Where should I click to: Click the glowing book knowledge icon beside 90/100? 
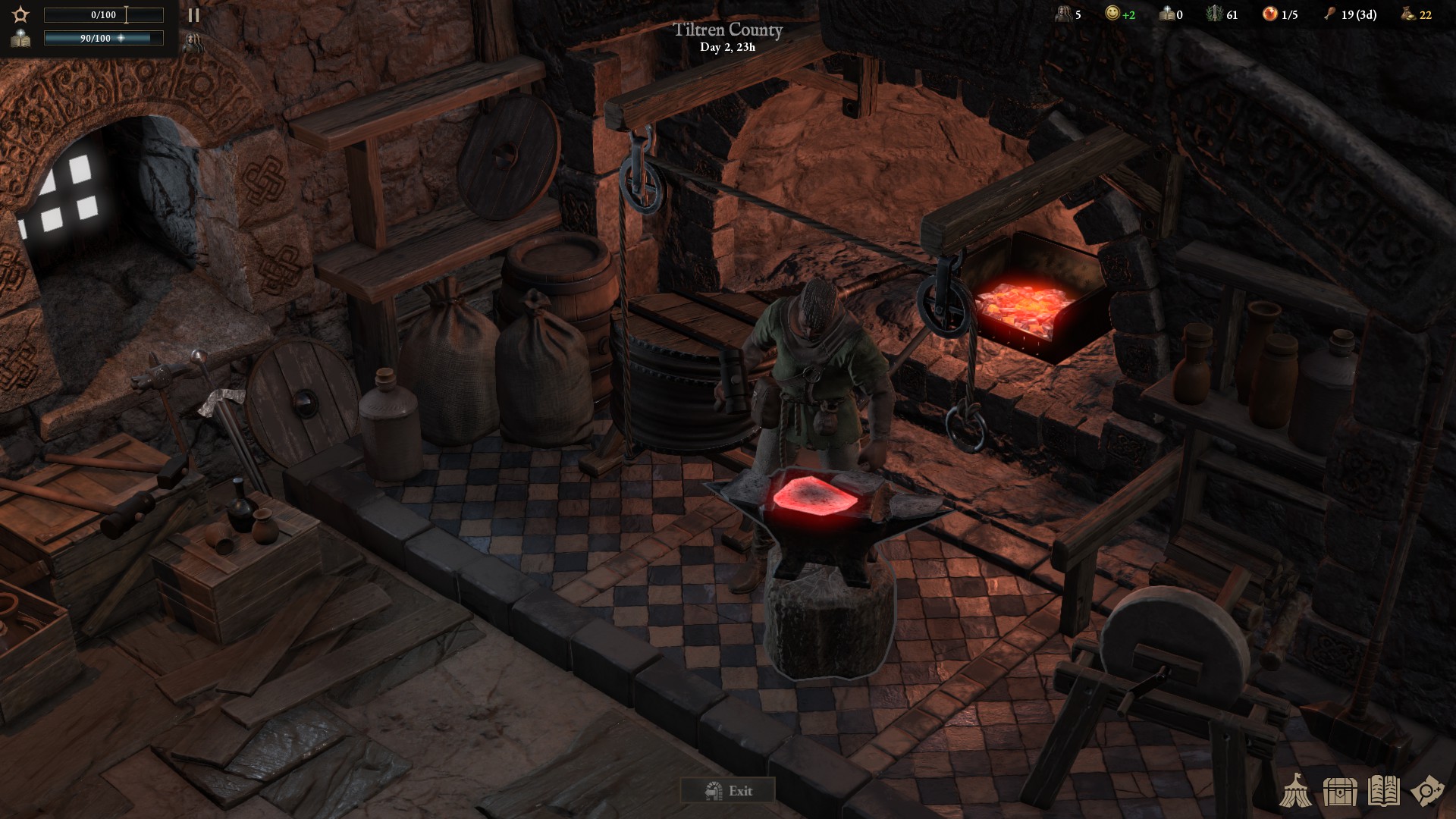(20, 39)
